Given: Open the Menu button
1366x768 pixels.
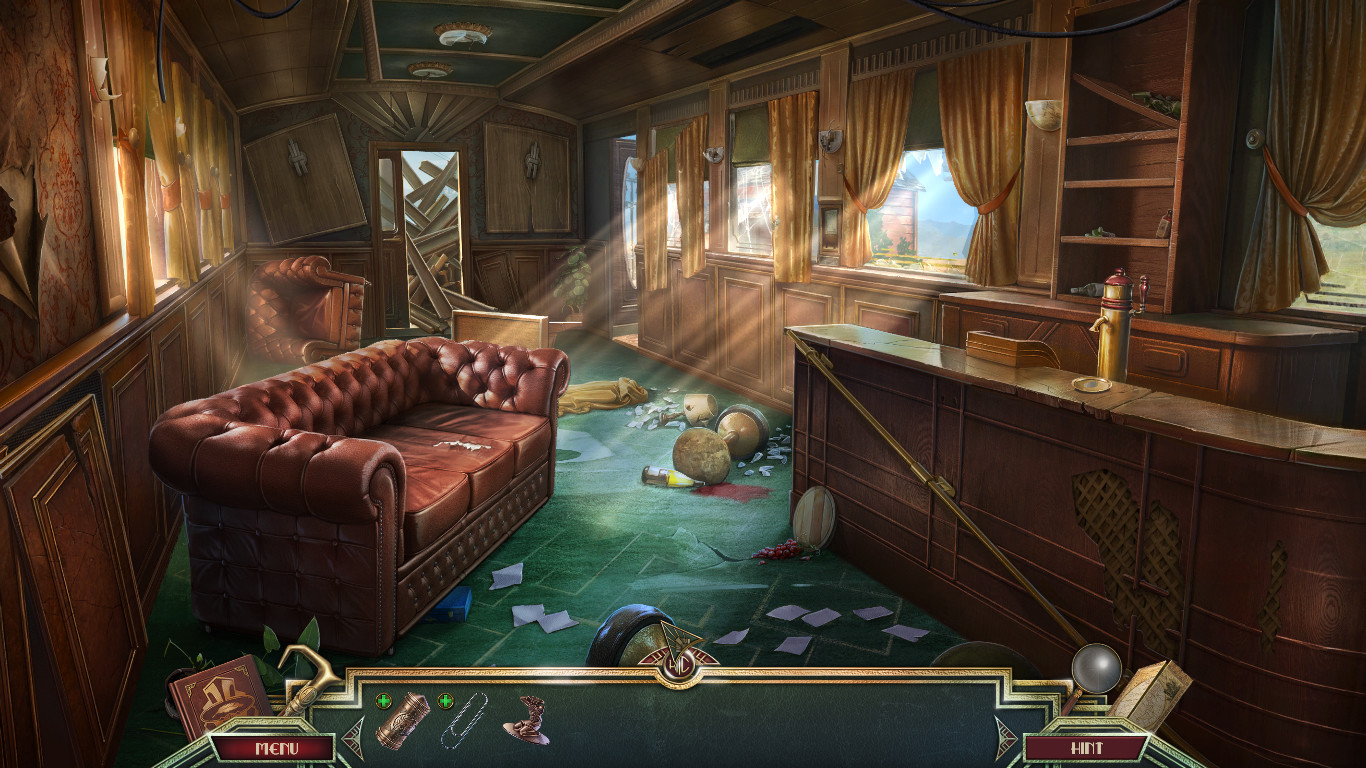Looking at the screenshot, I should [x=272, y=747].
